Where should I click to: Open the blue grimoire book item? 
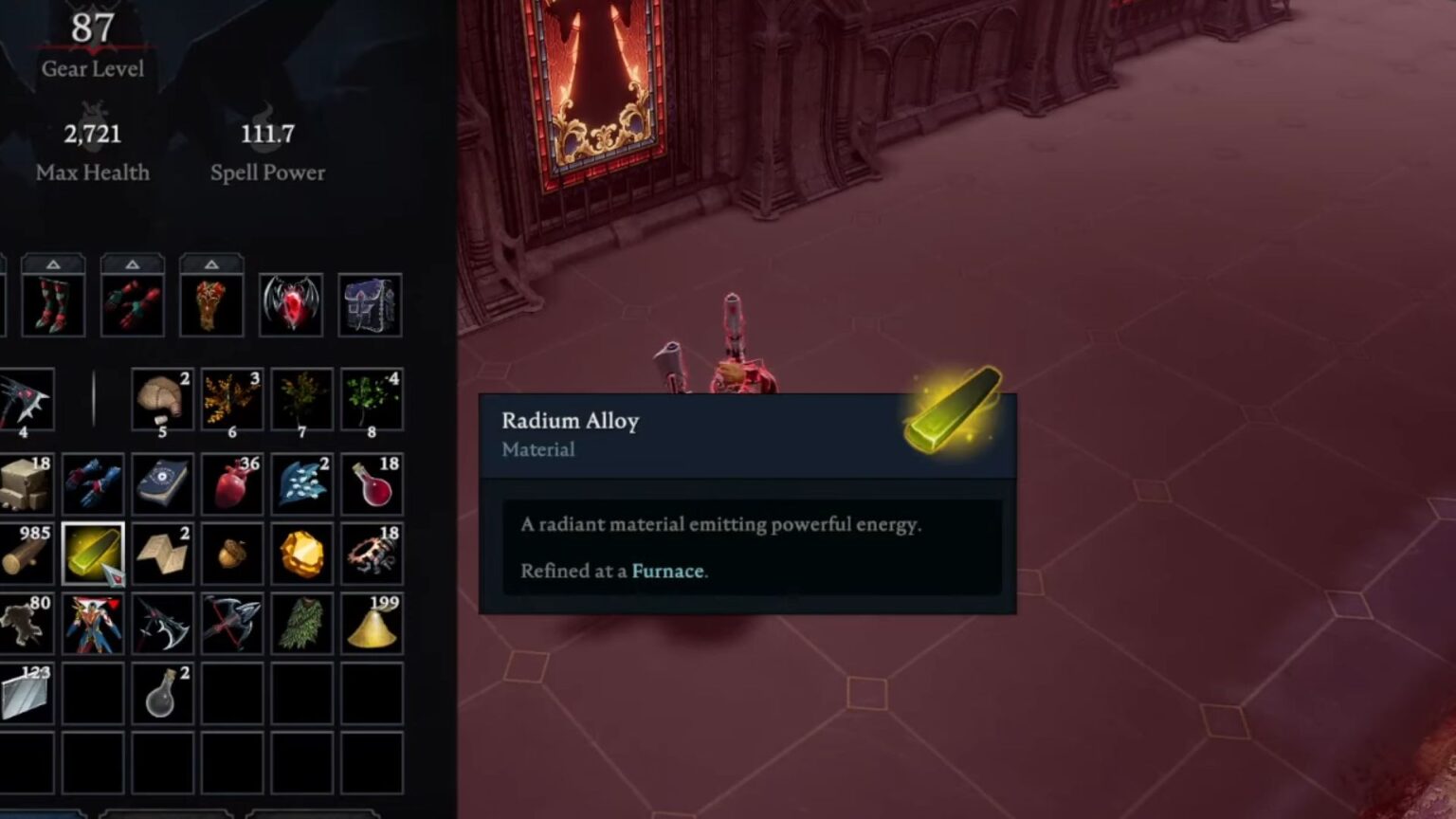(x=162, y=484)
